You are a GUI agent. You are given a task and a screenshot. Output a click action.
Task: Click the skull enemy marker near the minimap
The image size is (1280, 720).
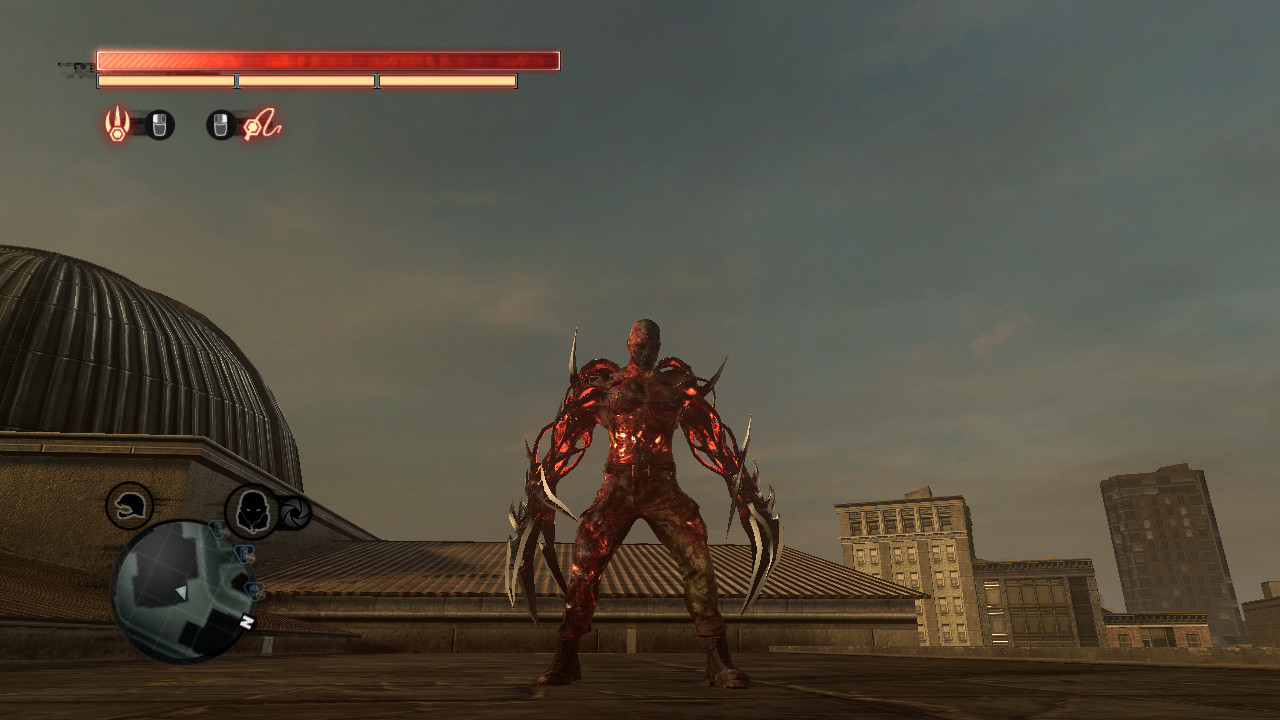click(252, 591)
